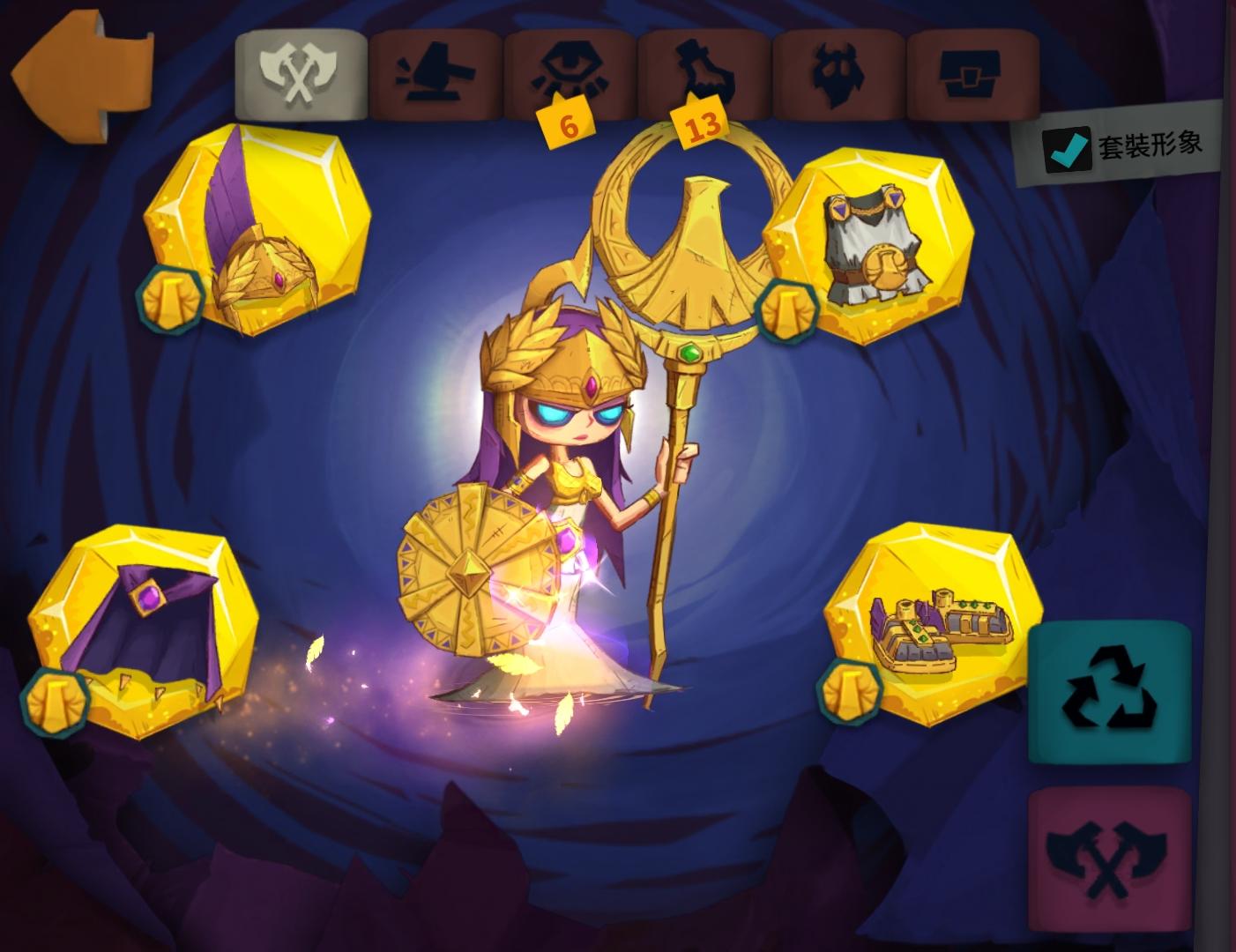1236x952 pixels.
Task: Select the character holding the golden staff
Action: [573, 485]
